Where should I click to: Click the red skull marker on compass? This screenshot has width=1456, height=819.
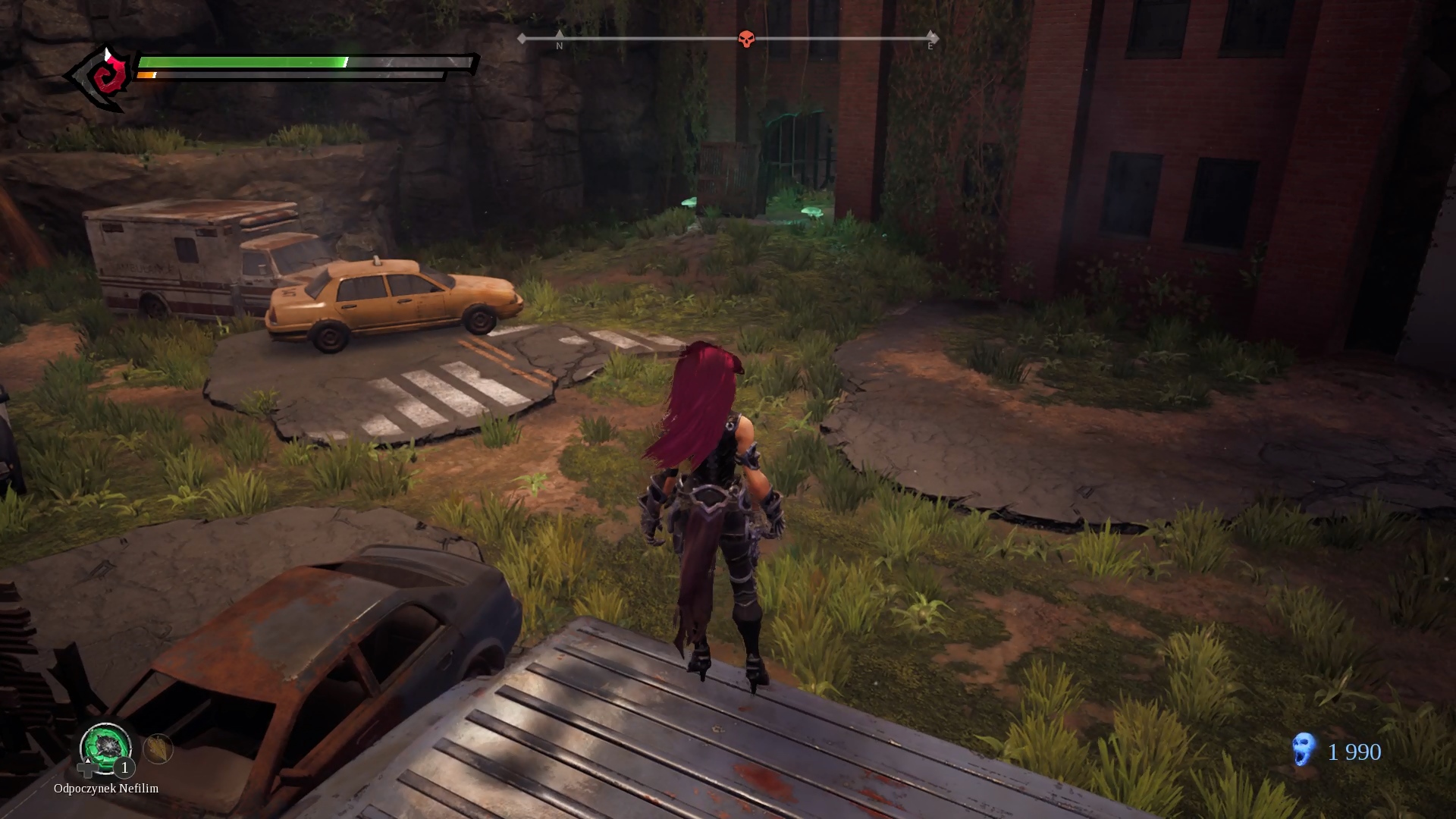tap(746, 39)
